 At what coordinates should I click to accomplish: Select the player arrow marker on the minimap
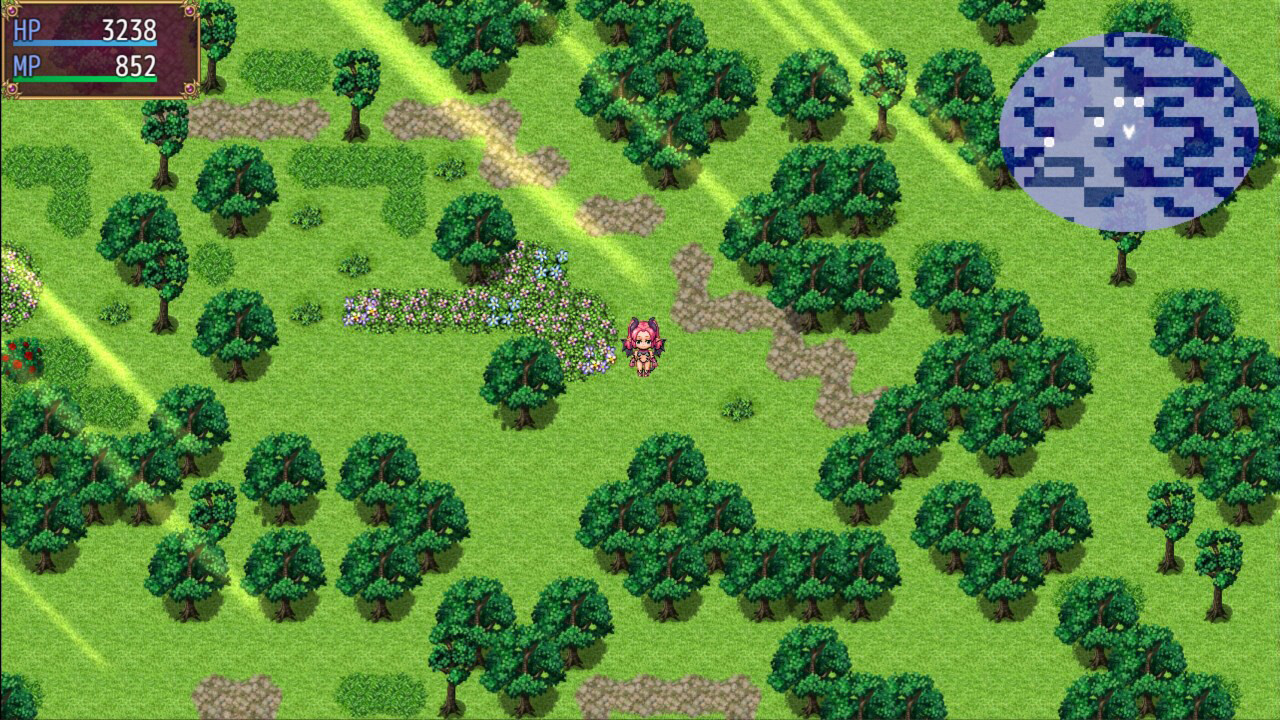1128,131
